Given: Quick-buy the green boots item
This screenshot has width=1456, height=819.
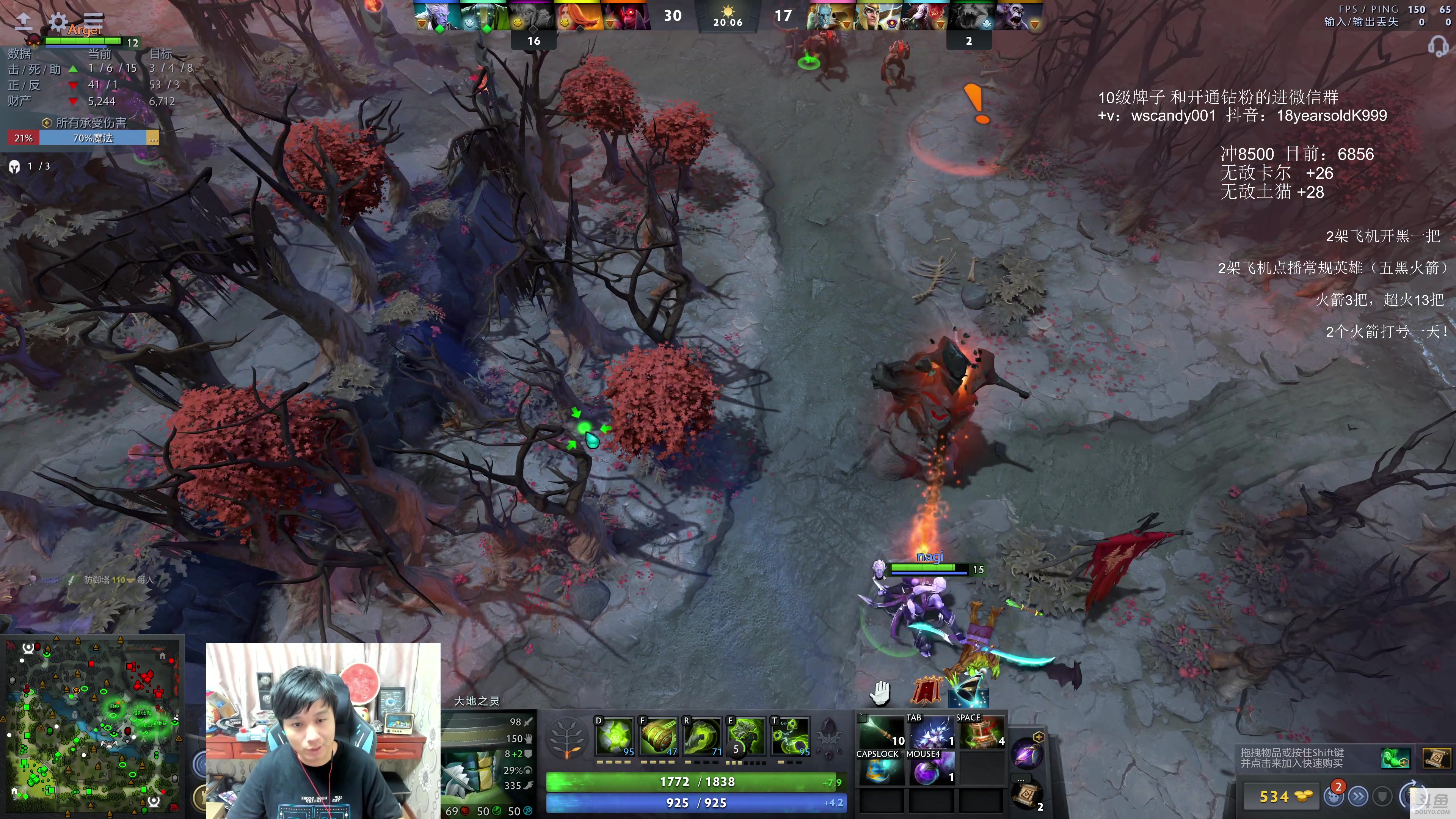Looking at the screenshot, I should coord(1395,758).
